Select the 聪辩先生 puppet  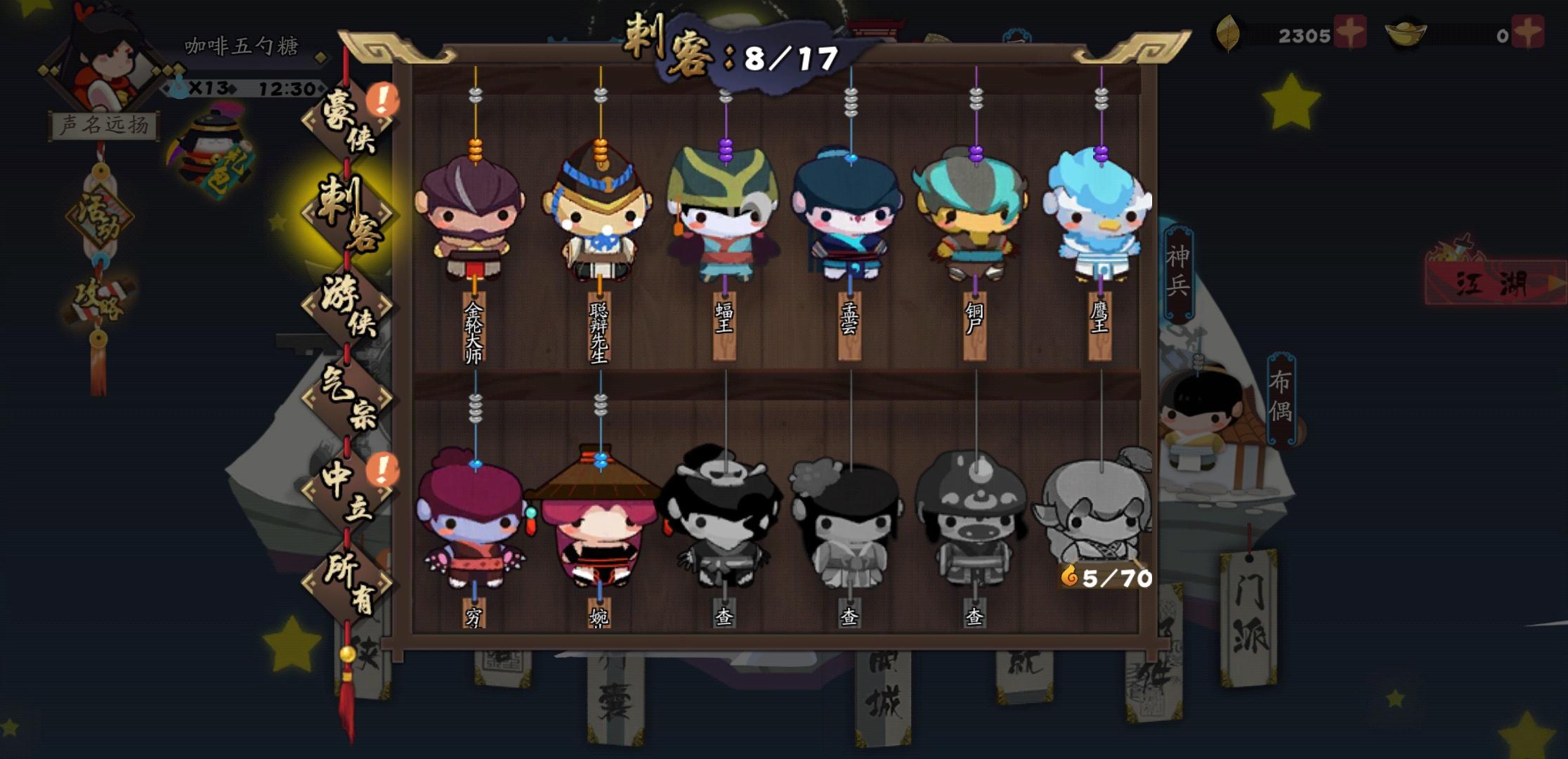point(601,218)
